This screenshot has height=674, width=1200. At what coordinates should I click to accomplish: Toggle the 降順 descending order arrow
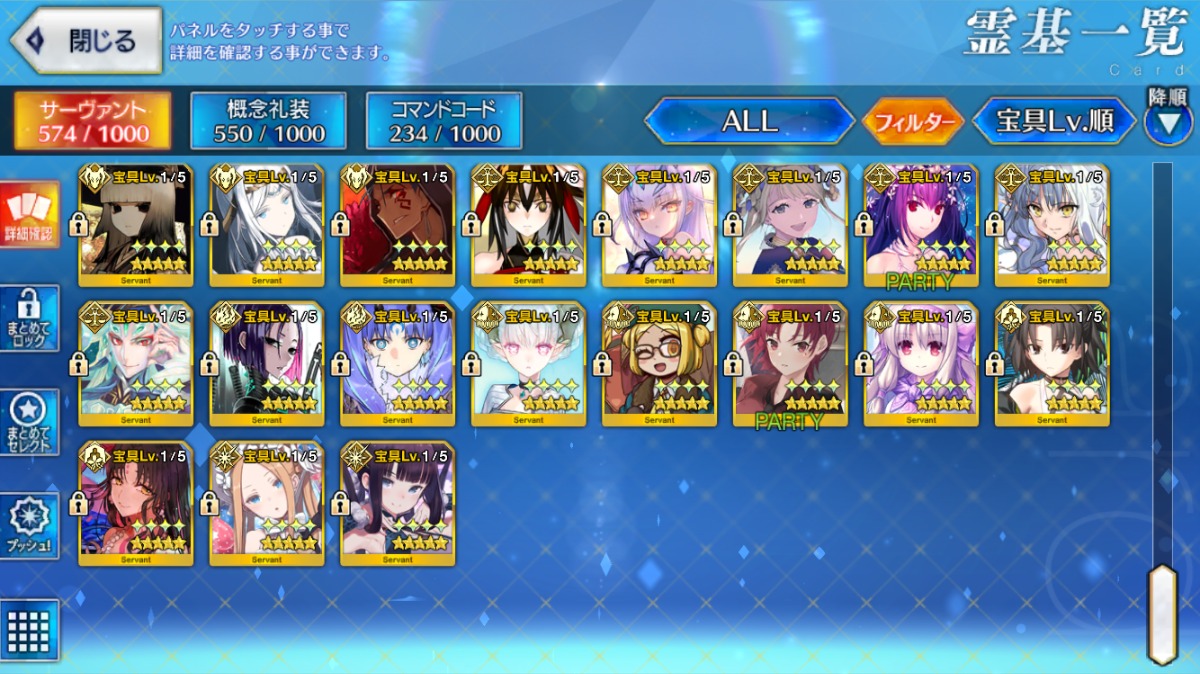tap(1167, 121)
